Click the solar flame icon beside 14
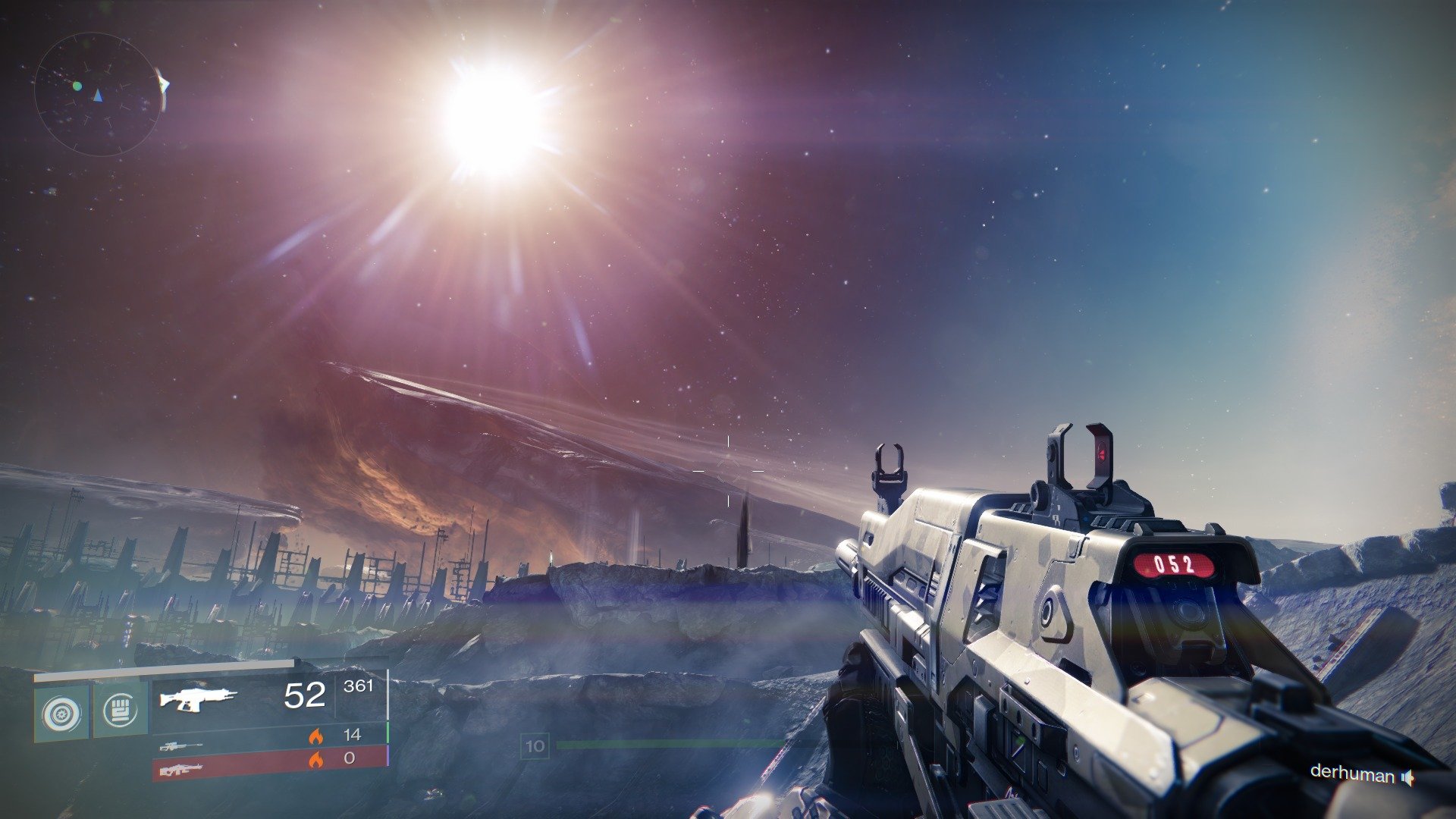Image resolution: width=1456 pixels, height=819 pixels. point(317,736)
